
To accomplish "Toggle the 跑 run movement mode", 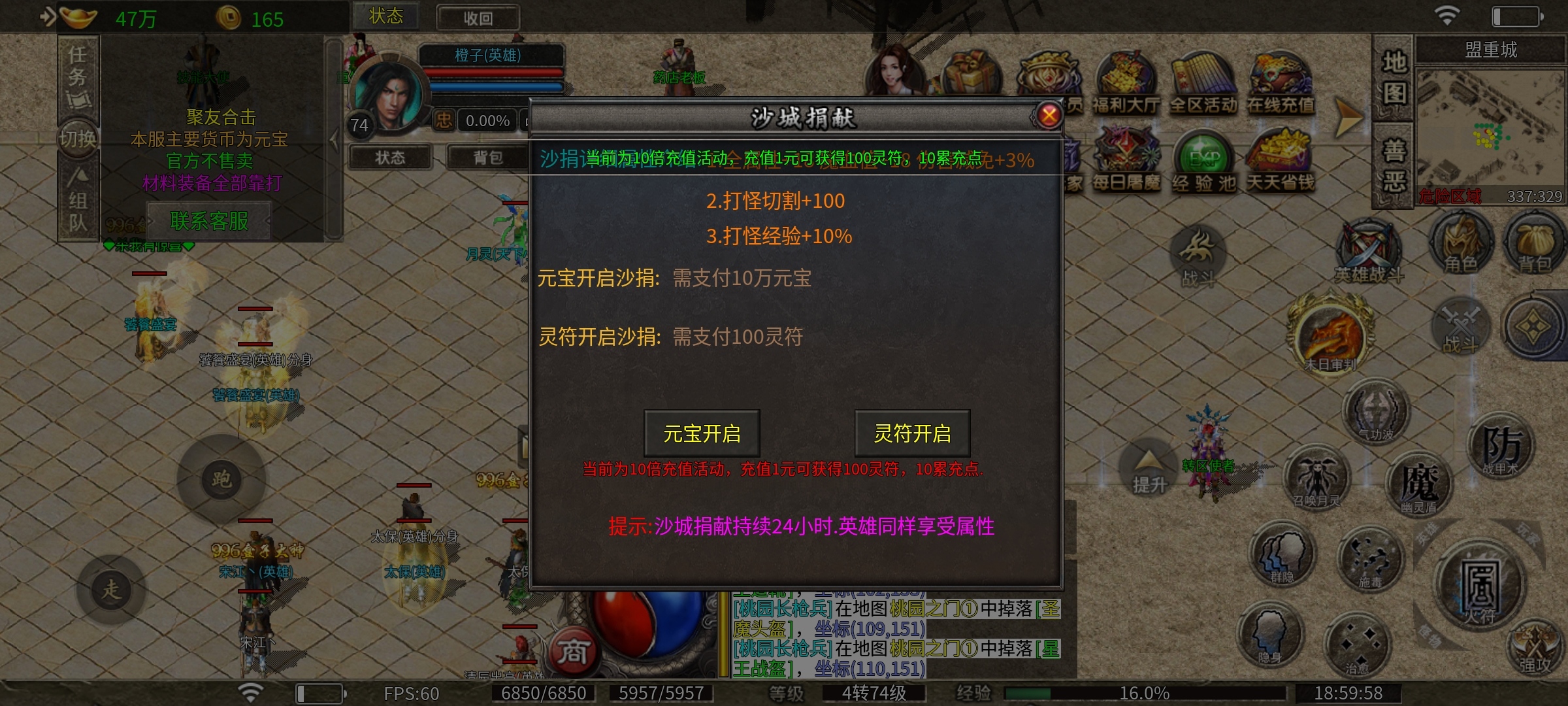I will point(220,479).
